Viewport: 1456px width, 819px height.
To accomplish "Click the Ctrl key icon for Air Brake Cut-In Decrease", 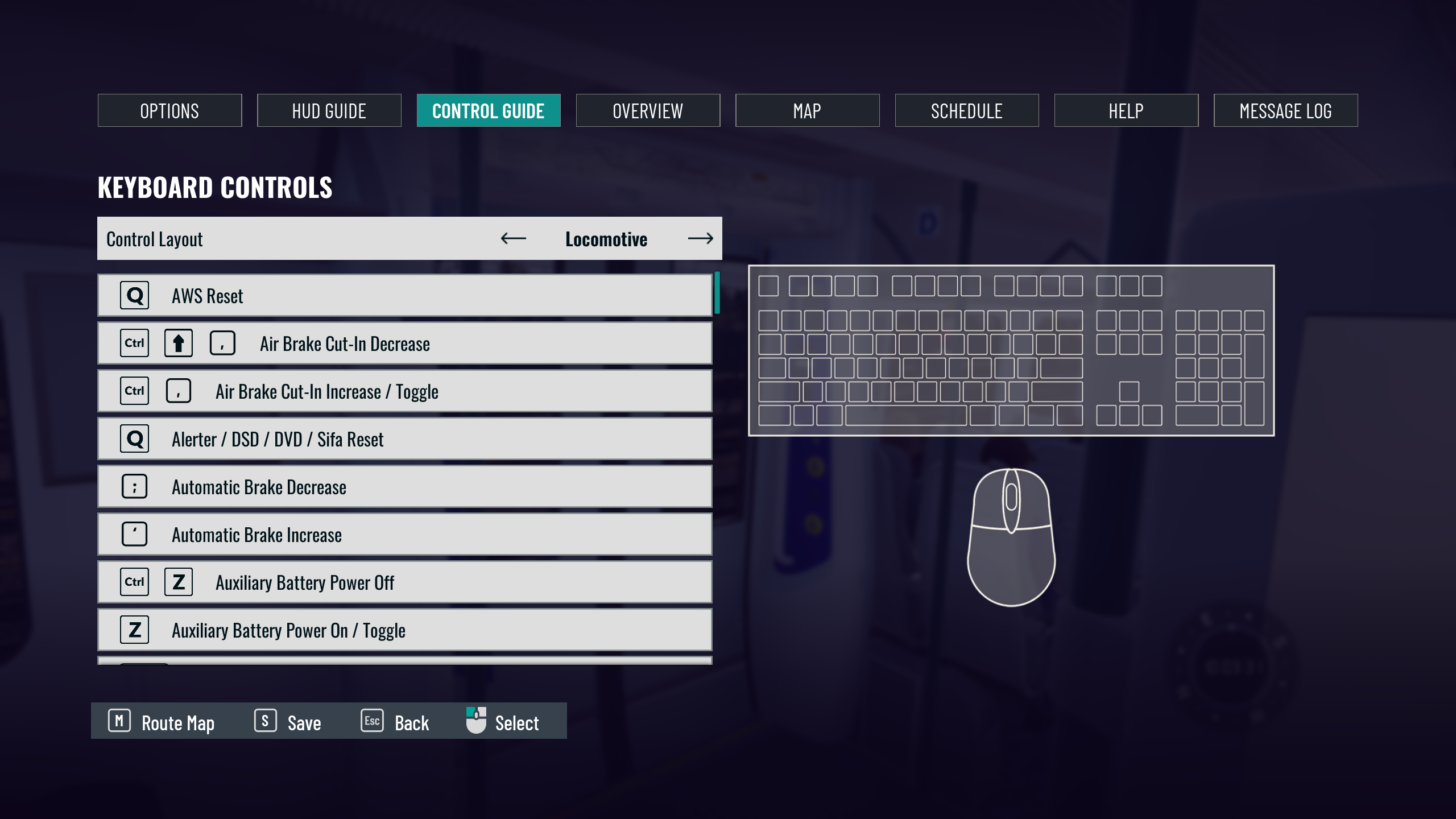I will tap(134, 343).
